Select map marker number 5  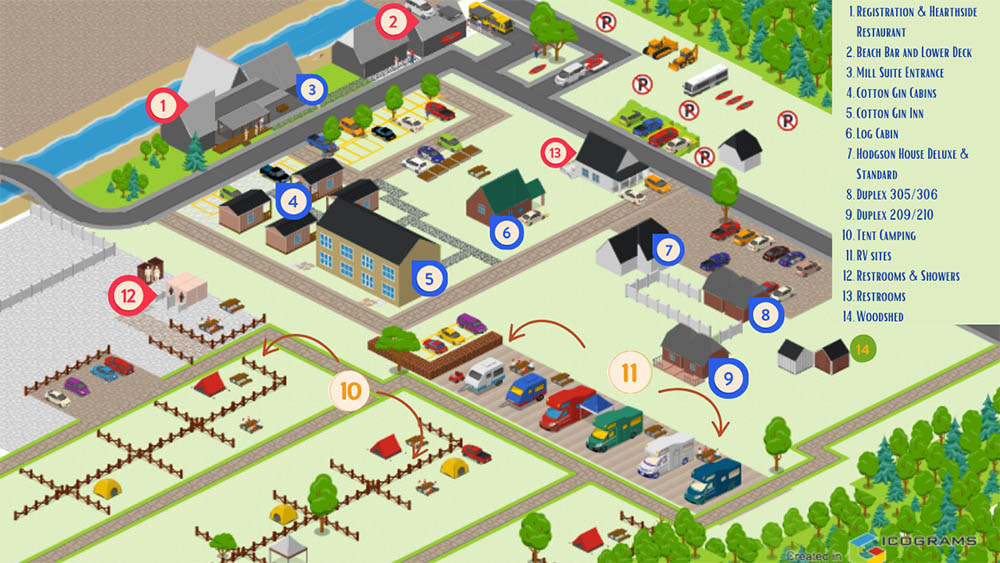point(429,279)
